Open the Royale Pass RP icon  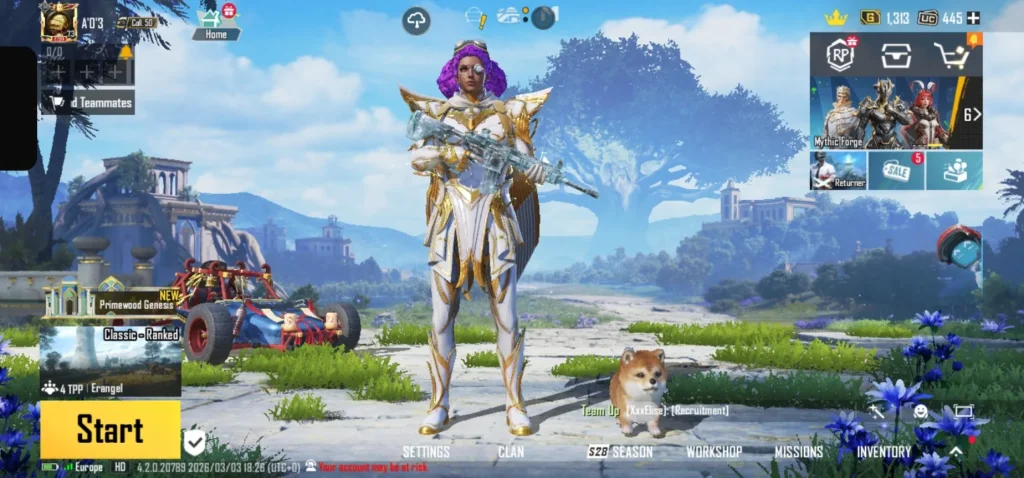pyautogui.click(x=840, y=56)
